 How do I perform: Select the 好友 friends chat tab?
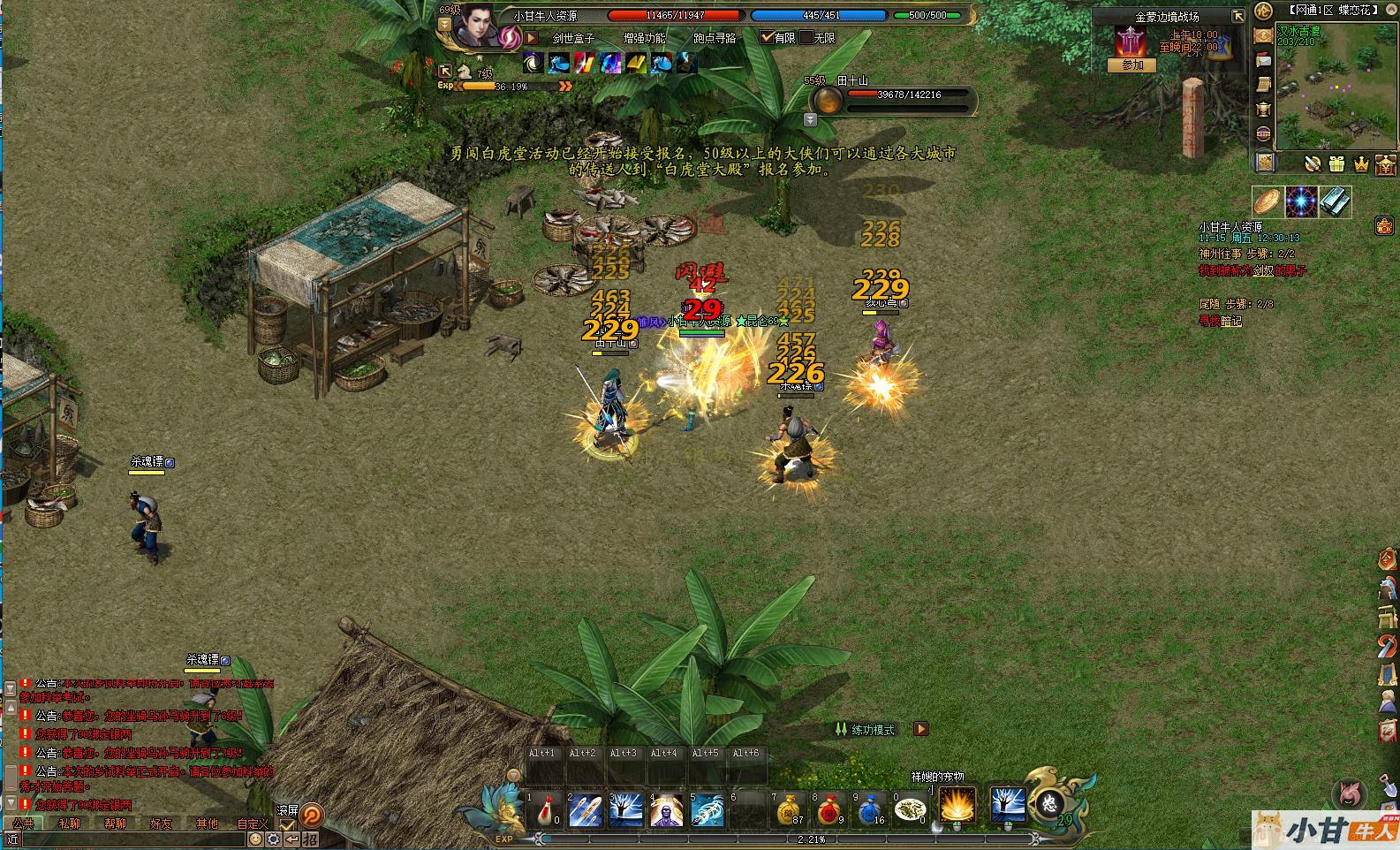click(161, 823)
